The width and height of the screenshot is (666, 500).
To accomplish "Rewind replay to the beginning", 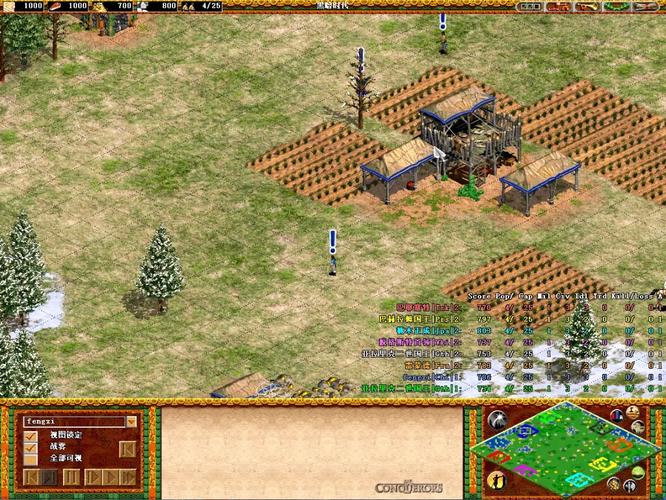I will point(33,477).
